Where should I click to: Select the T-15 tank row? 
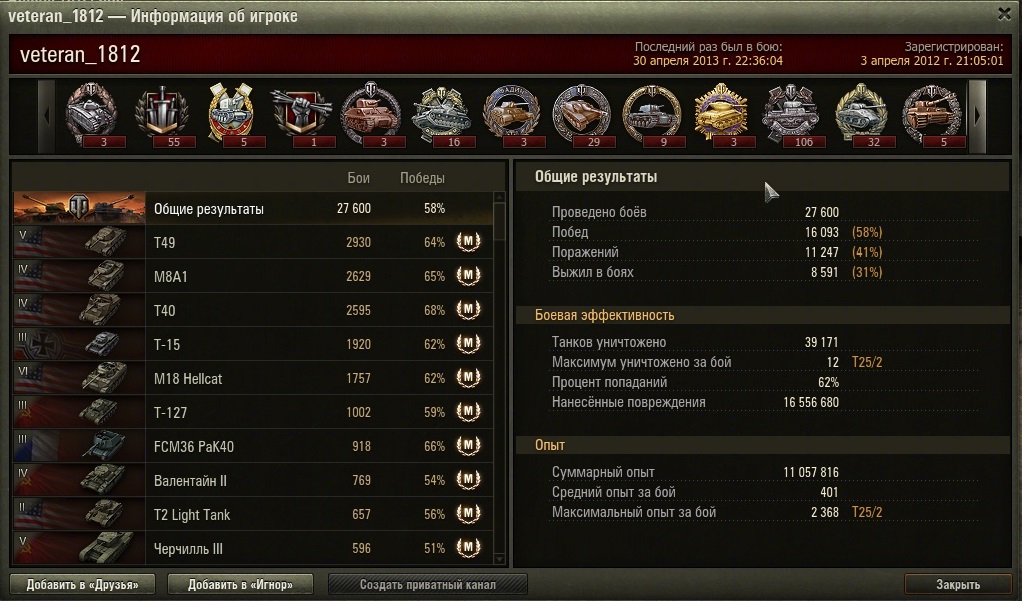click(253, 345)
